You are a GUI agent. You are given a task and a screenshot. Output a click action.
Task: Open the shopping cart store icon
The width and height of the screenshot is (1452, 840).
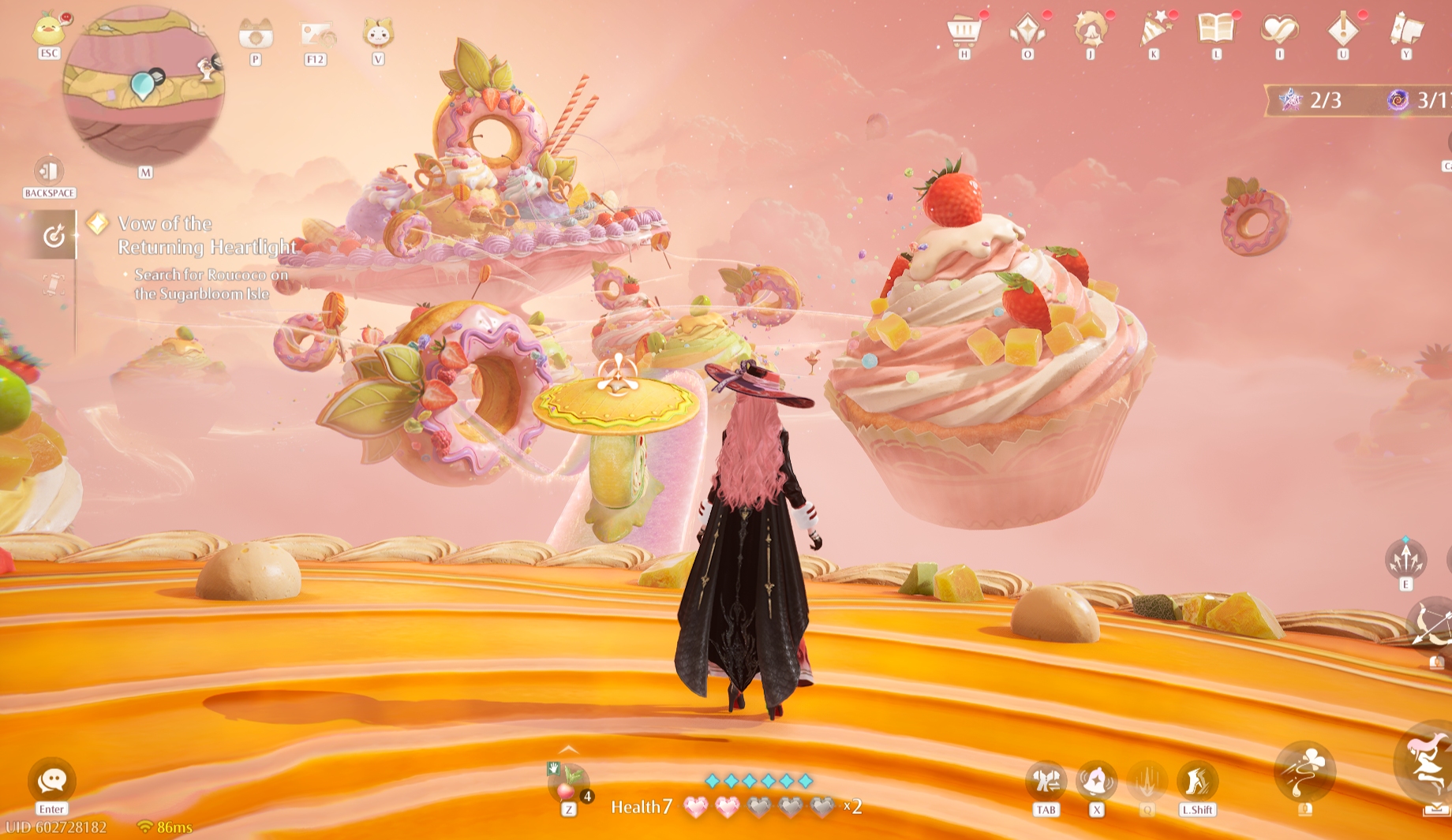[964, 31]
